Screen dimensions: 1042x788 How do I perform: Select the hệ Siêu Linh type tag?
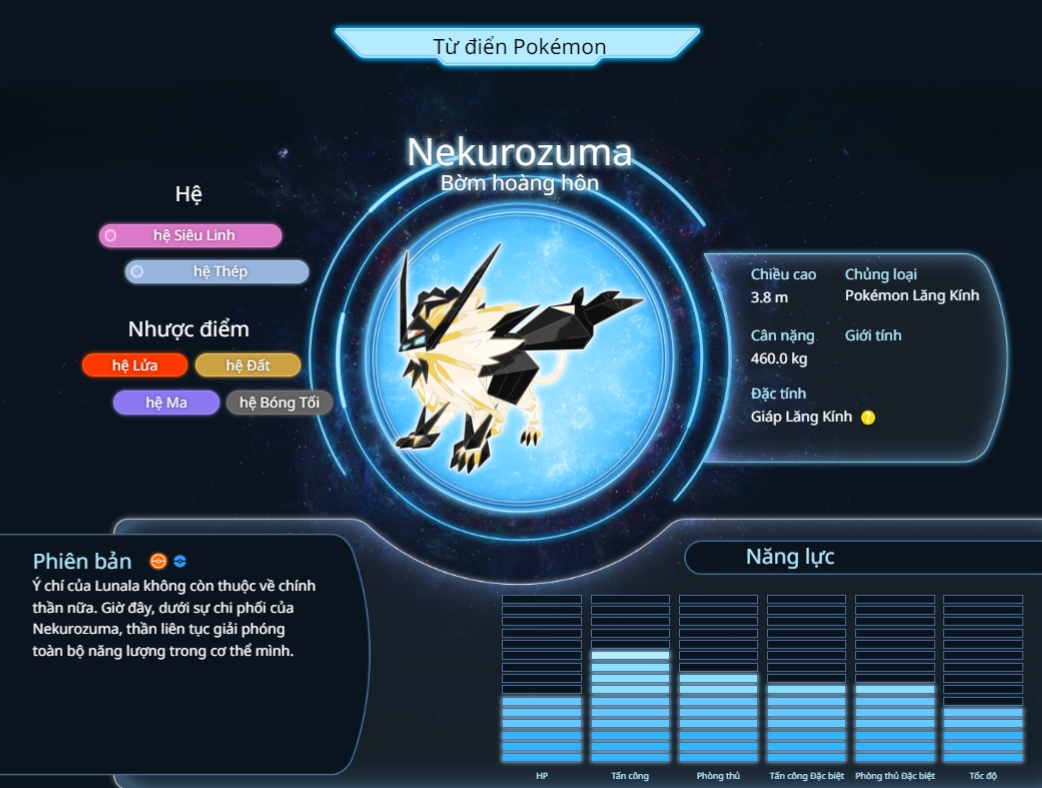[x=190, y=235]
